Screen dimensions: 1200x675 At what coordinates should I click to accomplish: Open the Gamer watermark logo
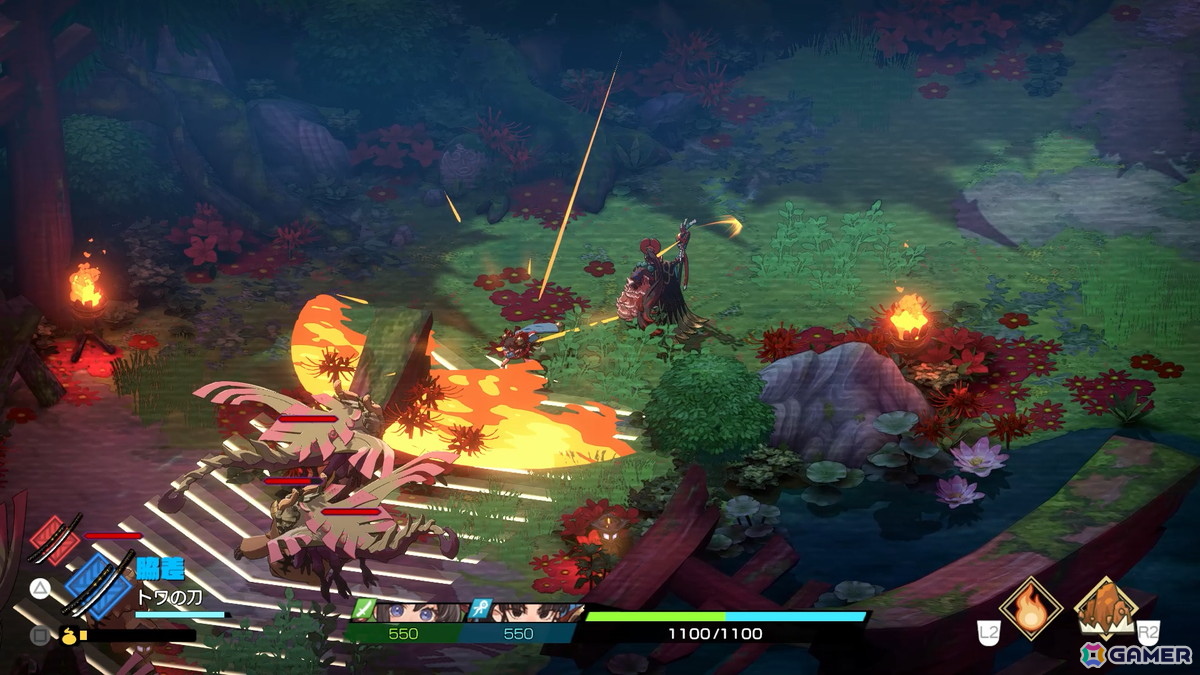[1135, 654]
